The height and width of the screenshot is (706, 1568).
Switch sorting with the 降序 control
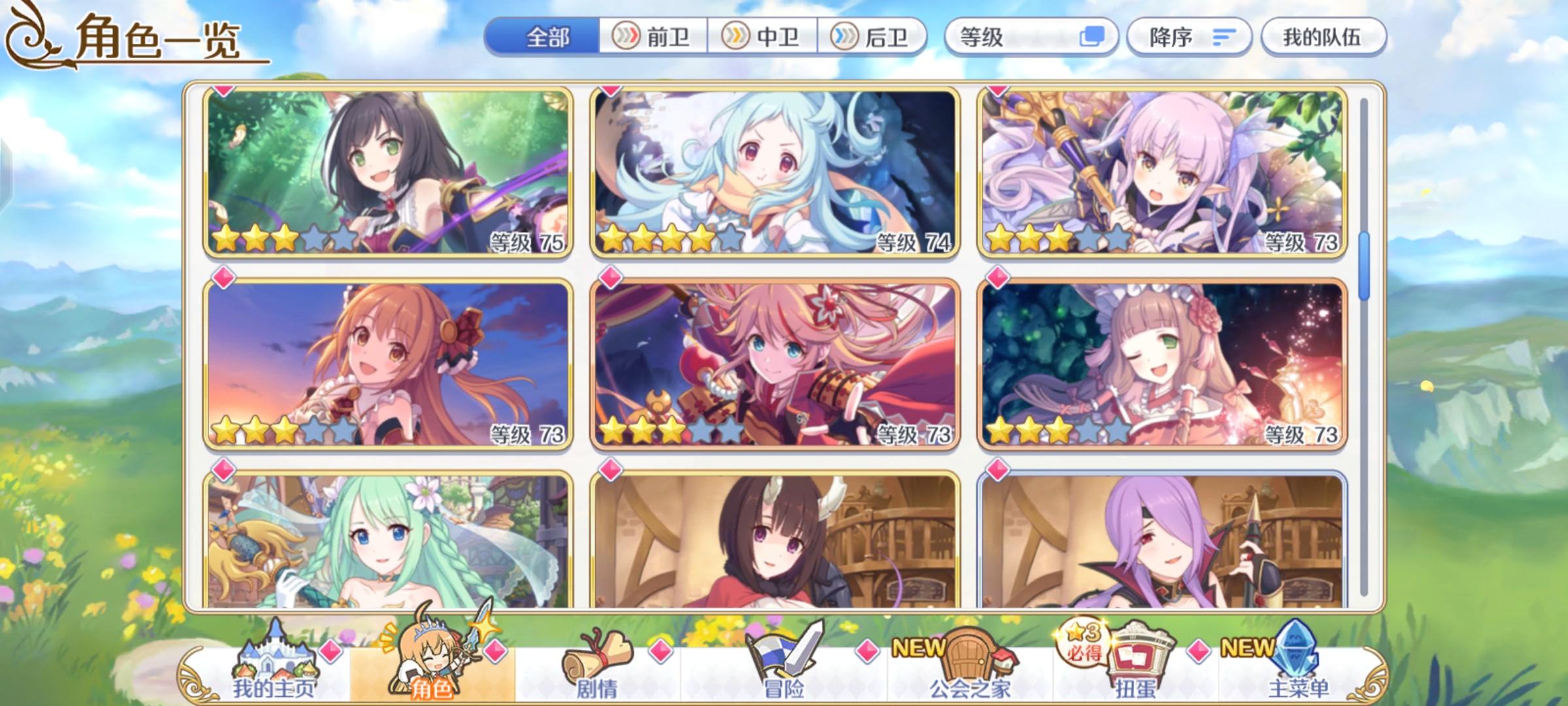point(1189,37)
